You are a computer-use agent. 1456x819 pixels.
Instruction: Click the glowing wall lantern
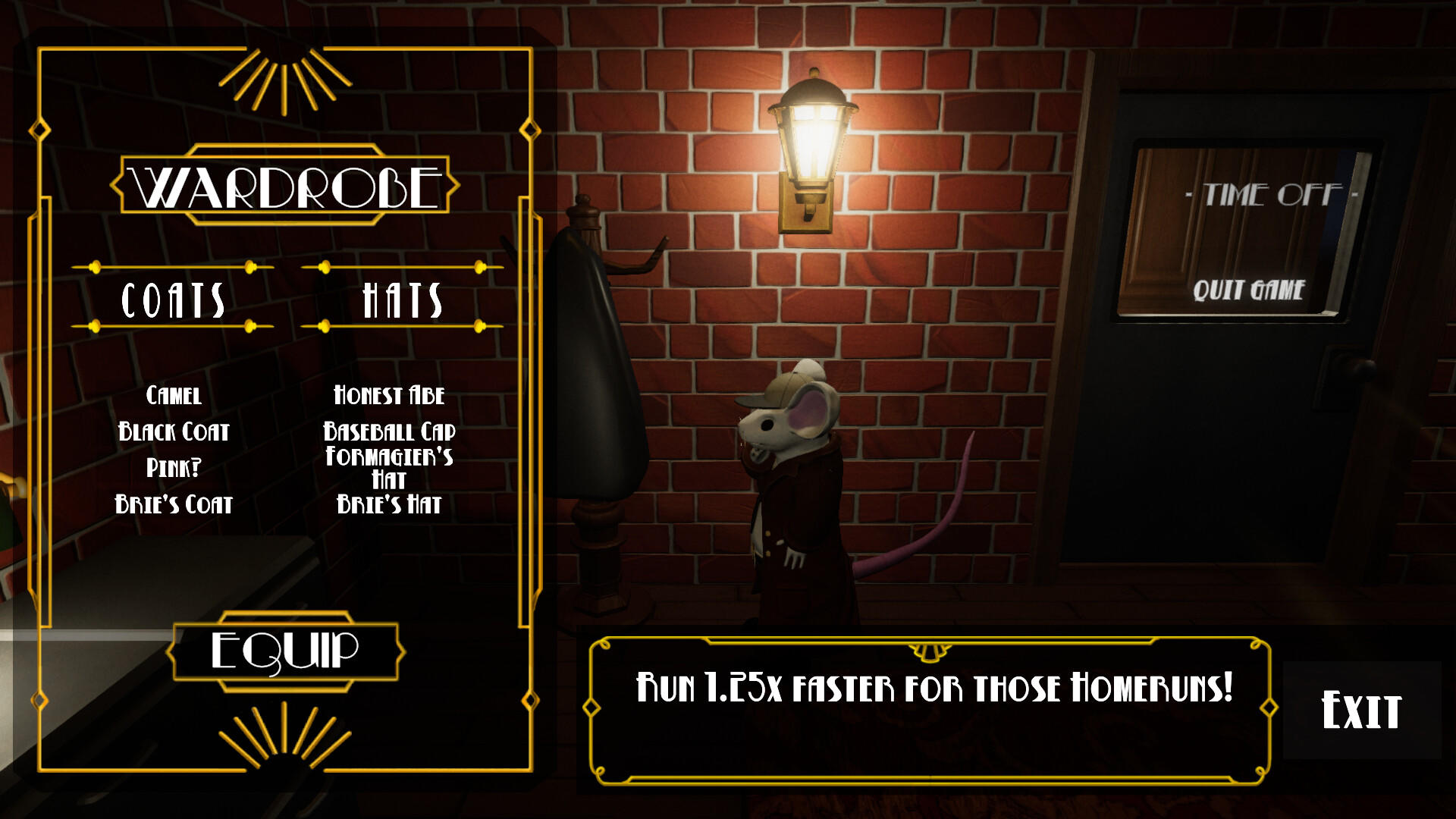[814, 129]
